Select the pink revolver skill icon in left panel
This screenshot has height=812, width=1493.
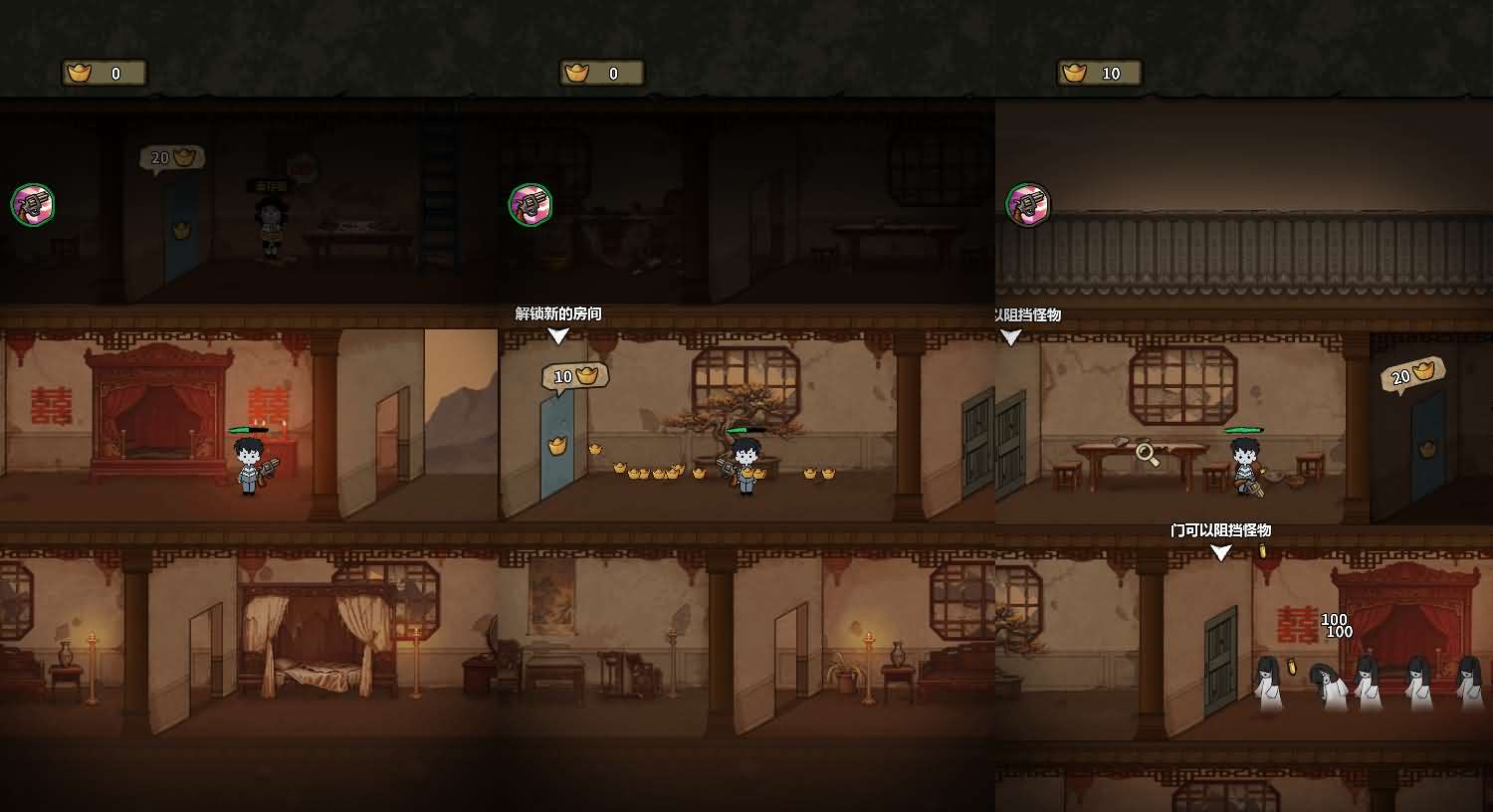point(33,204)
